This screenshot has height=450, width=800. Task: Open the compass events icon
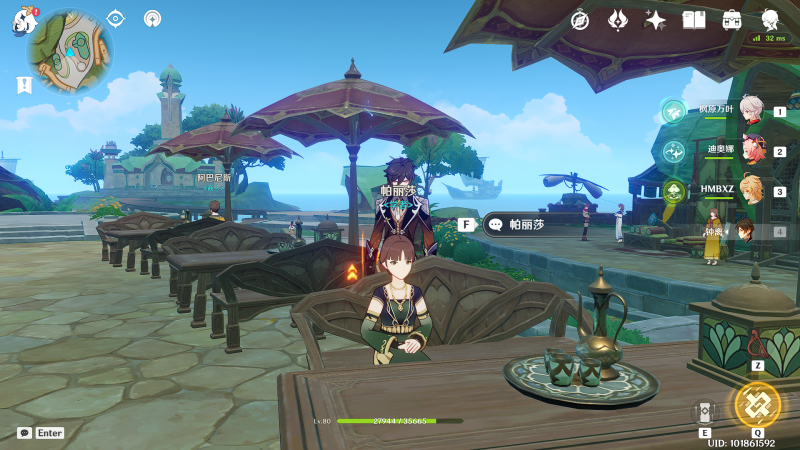(x=580, y=20)
